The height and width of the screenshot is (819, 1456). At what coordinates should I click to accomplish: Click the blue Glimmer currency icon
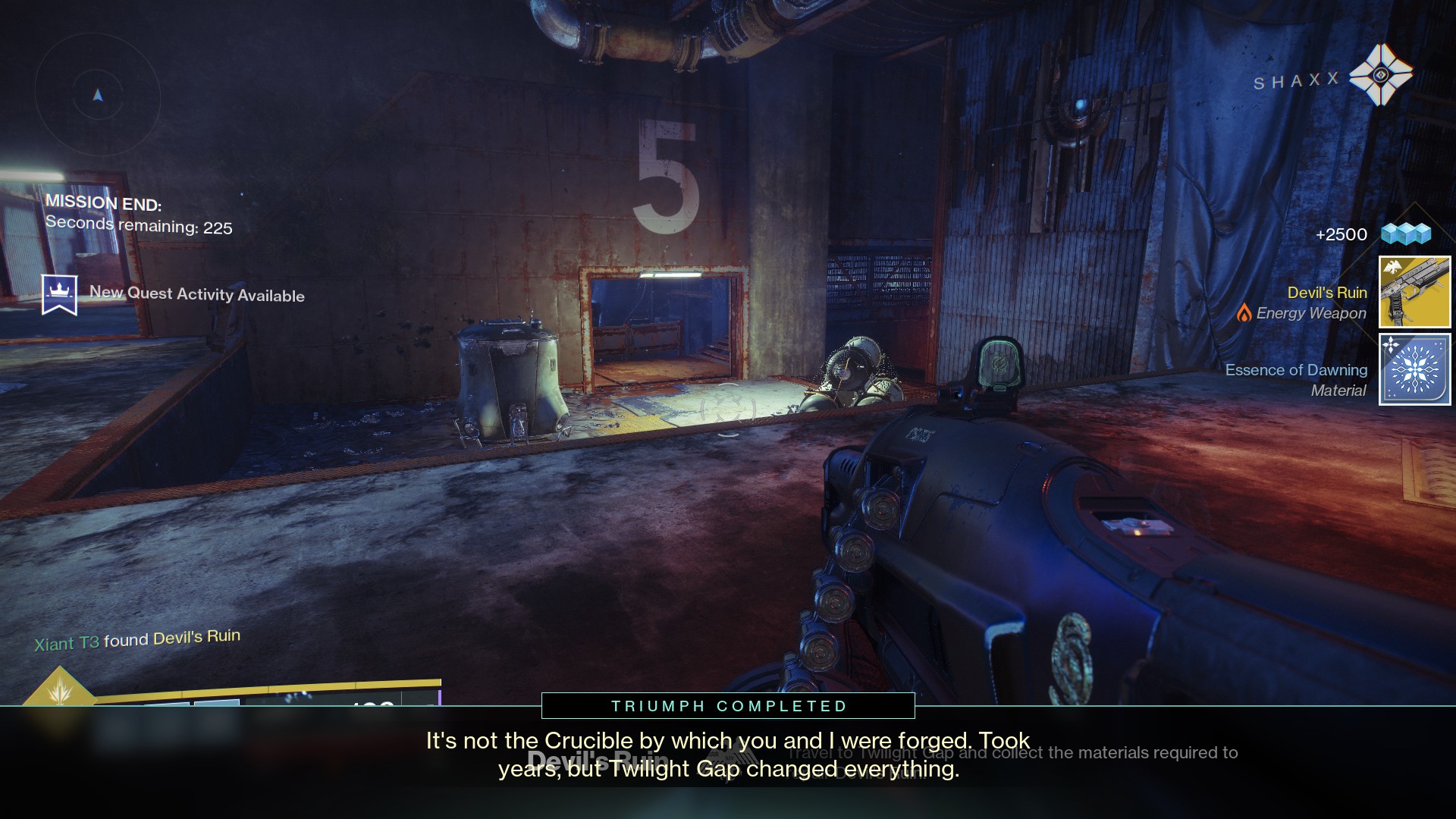tap(1405, 234)
